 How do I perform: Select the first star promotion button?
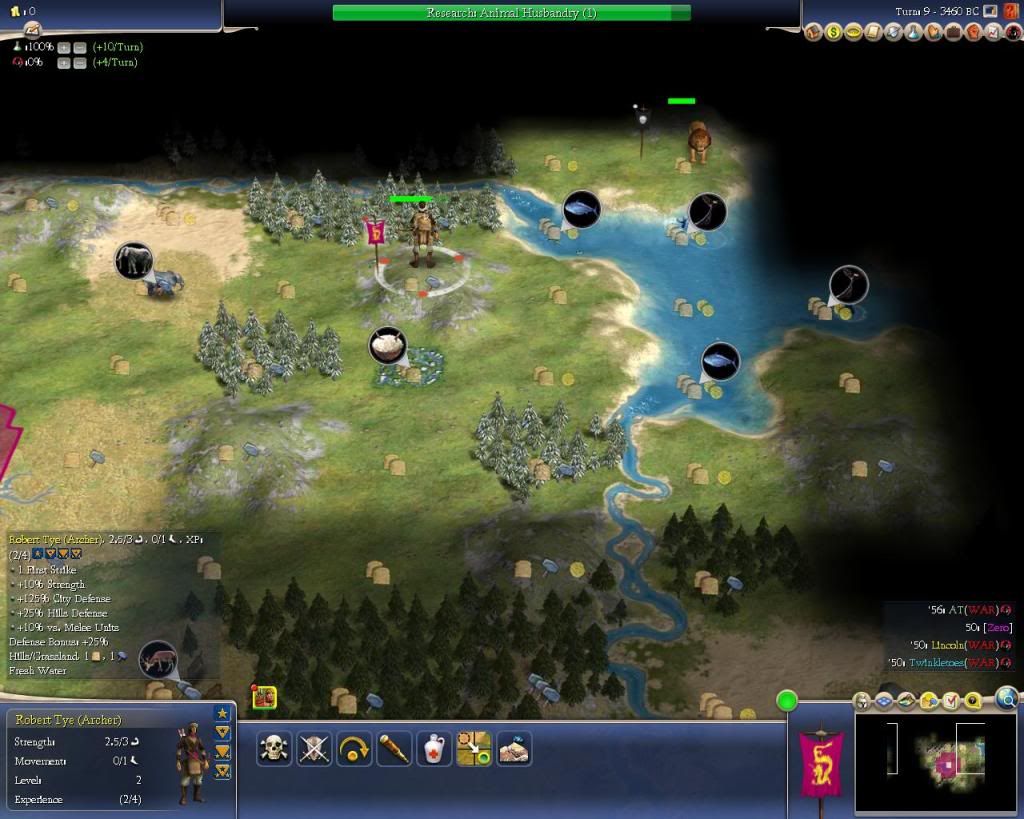pyautogui.click(x=222, y=713)
